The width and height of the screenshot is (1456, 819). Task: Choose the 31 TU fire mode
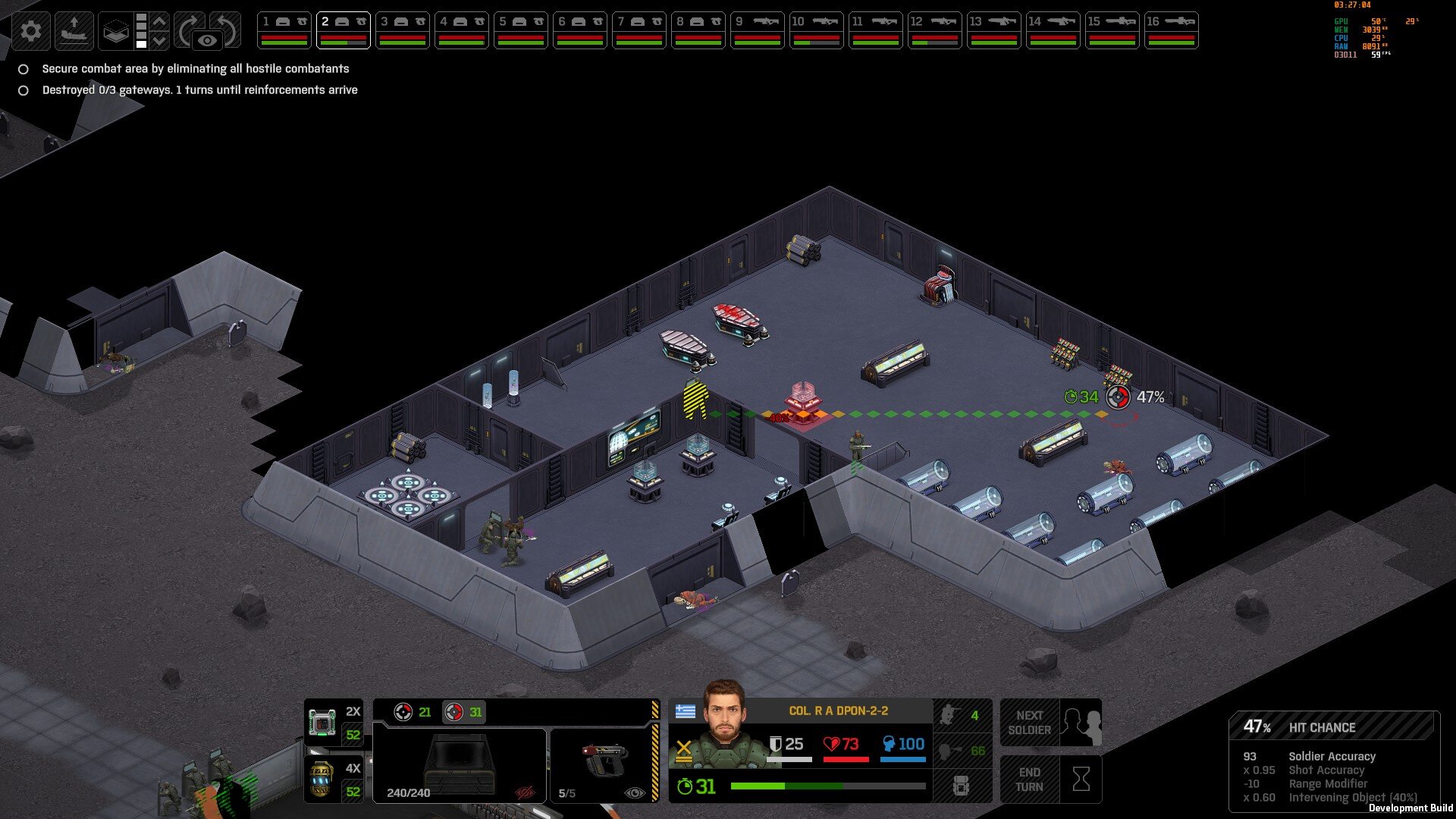tap(464, 712)
